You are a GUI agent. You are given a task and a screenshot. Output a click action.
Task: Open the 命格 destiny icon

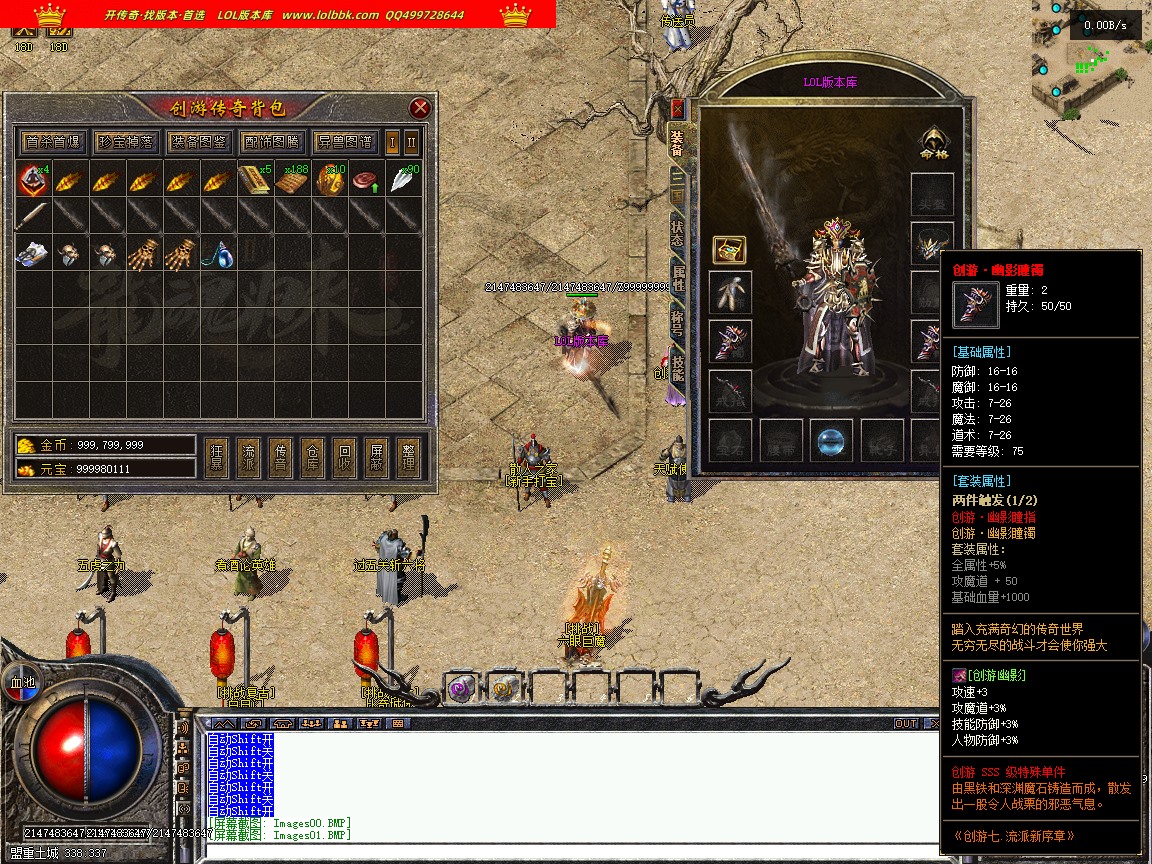932,144
